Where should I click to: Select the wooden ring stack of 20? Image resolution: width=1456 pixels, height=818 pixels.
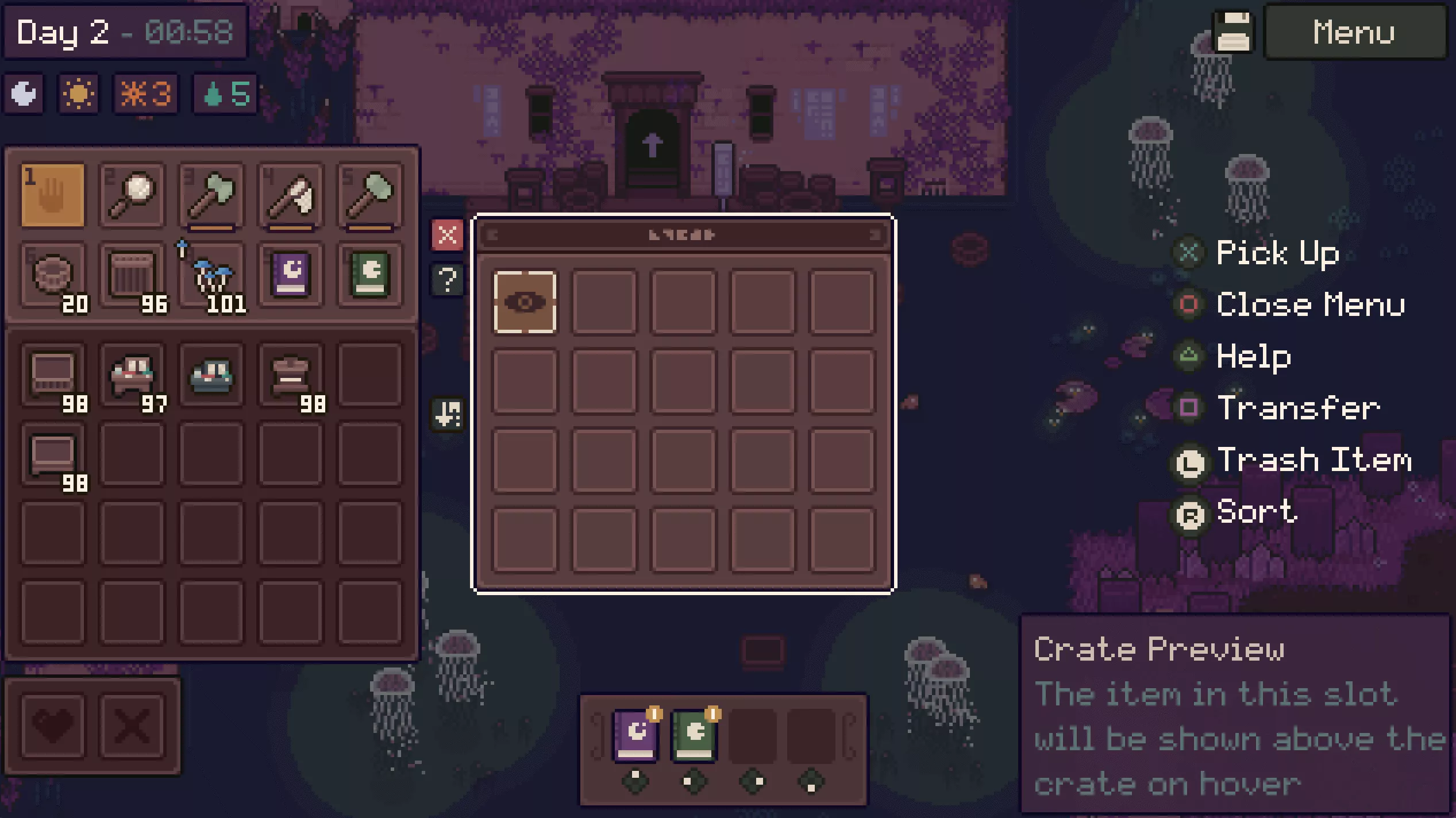click(x=53, y=275)
